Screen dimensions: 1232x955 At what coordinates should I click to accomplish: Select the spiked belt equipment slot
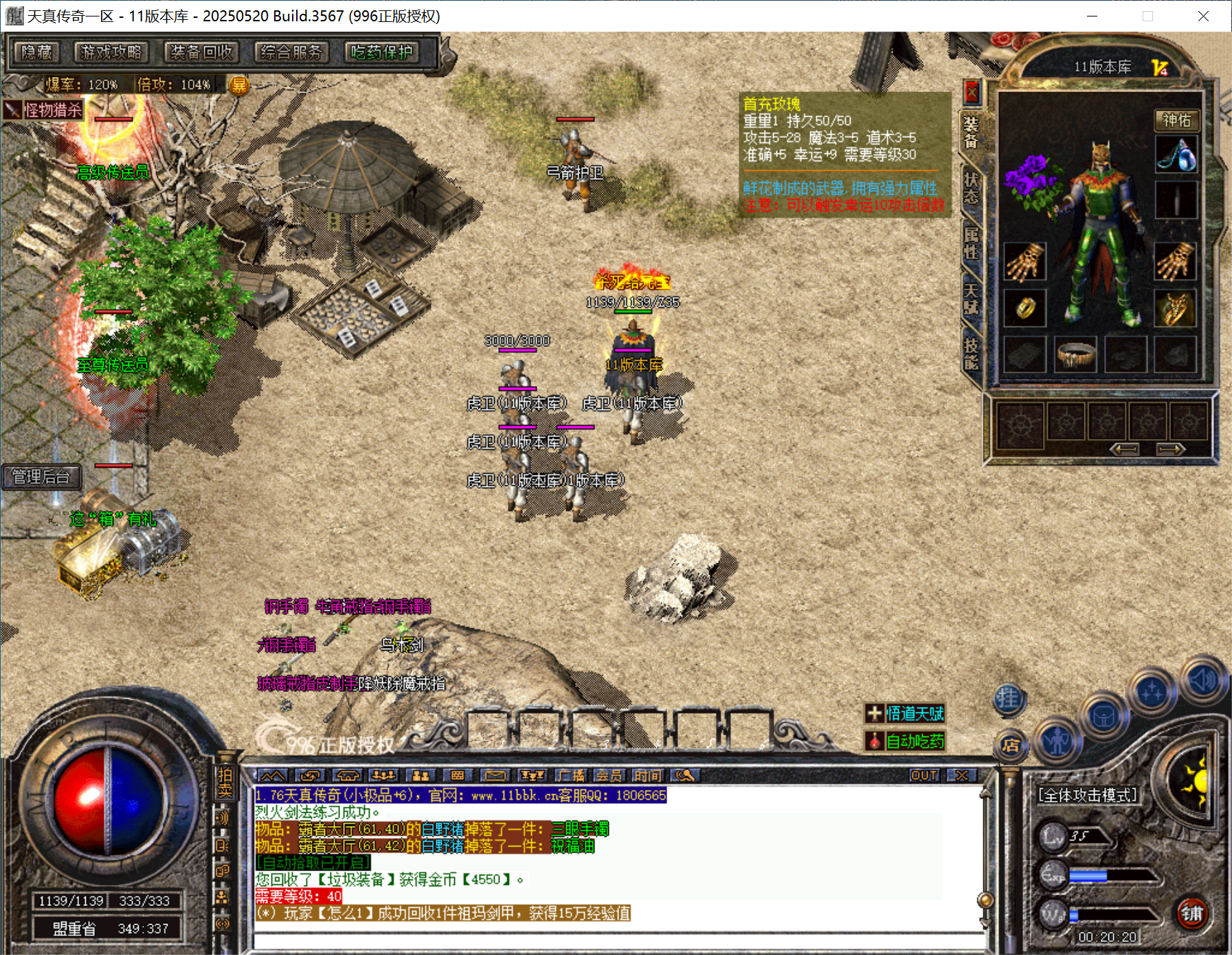pyautogui.click(x=1075, y=355)
